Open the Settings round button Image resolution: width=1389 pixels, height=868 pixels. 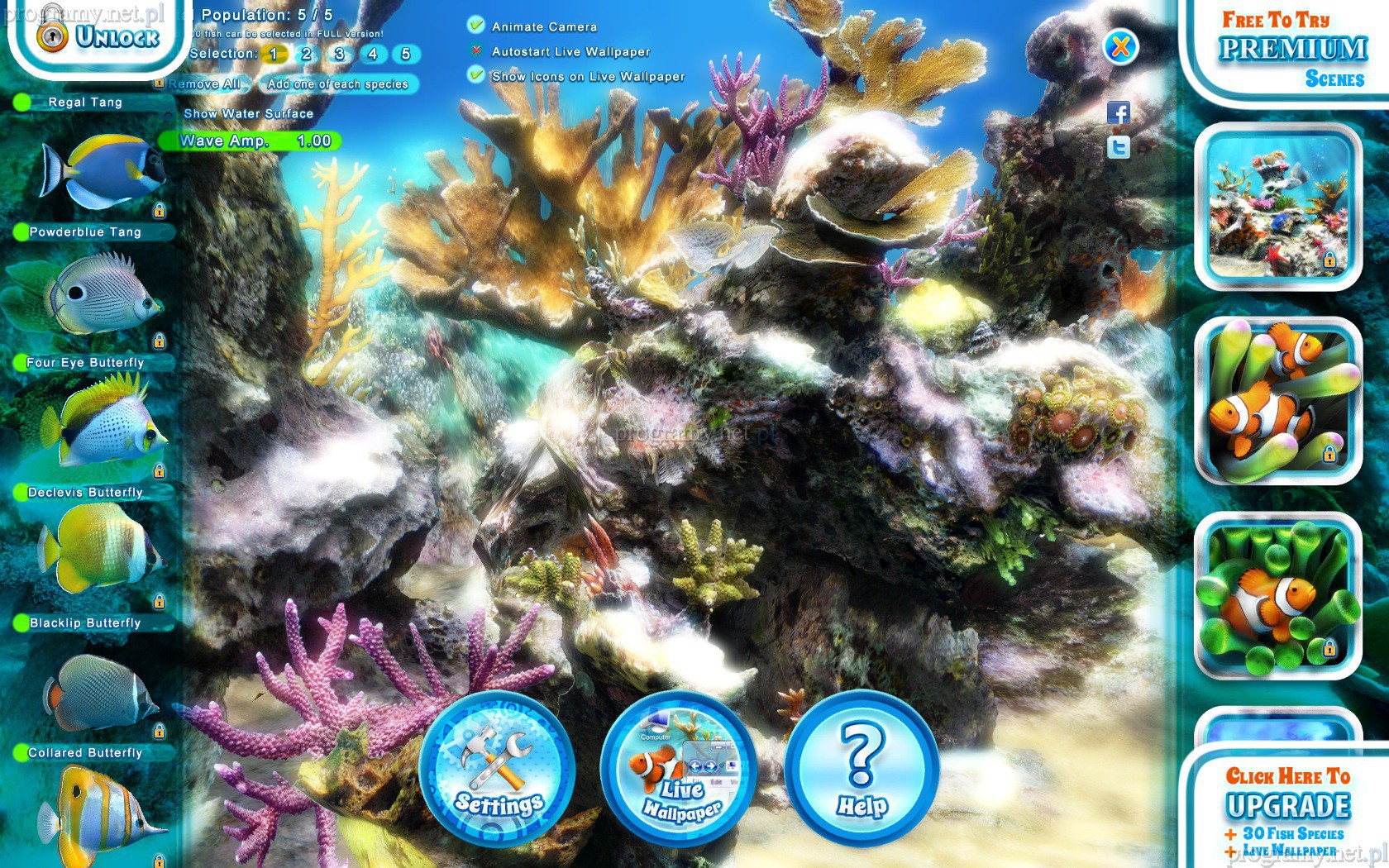497,769
